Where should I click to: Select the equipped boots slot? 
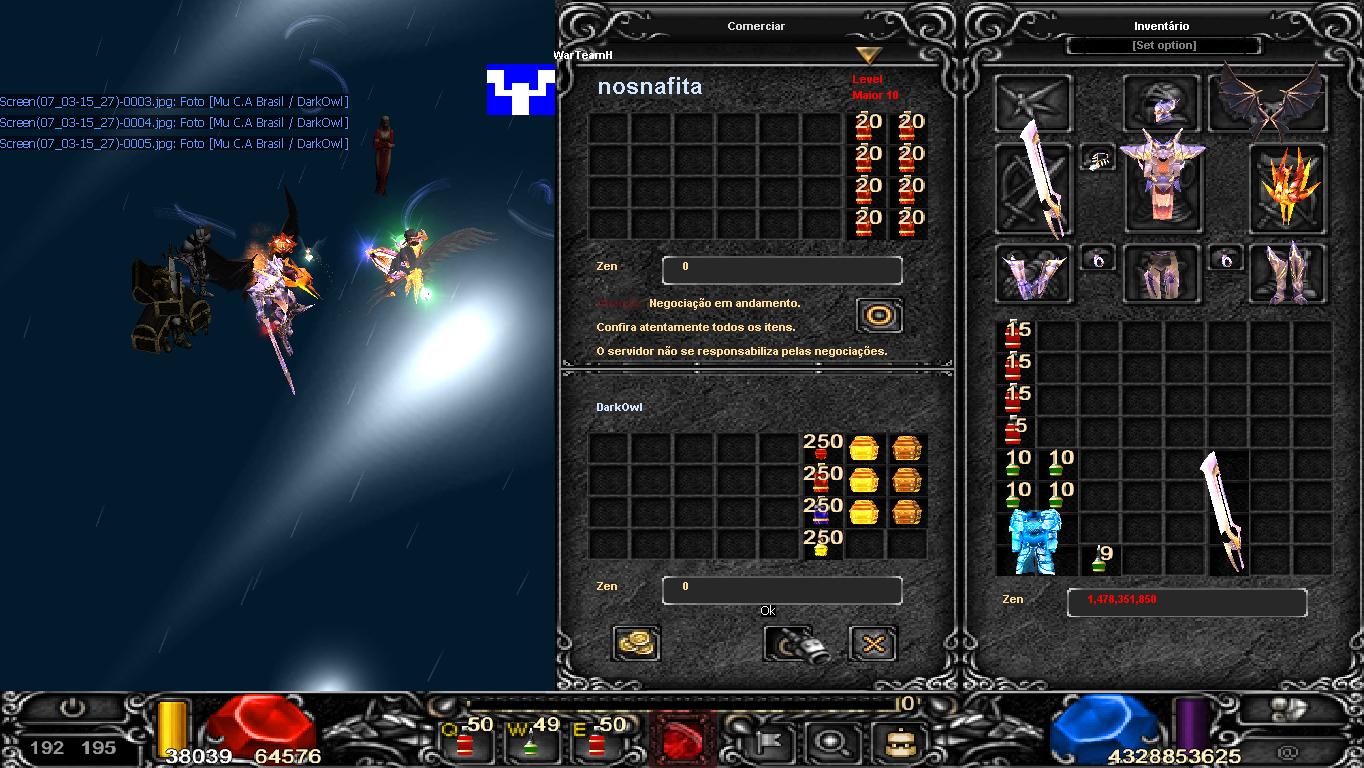pyautogui.click(x=1288, y=273)
